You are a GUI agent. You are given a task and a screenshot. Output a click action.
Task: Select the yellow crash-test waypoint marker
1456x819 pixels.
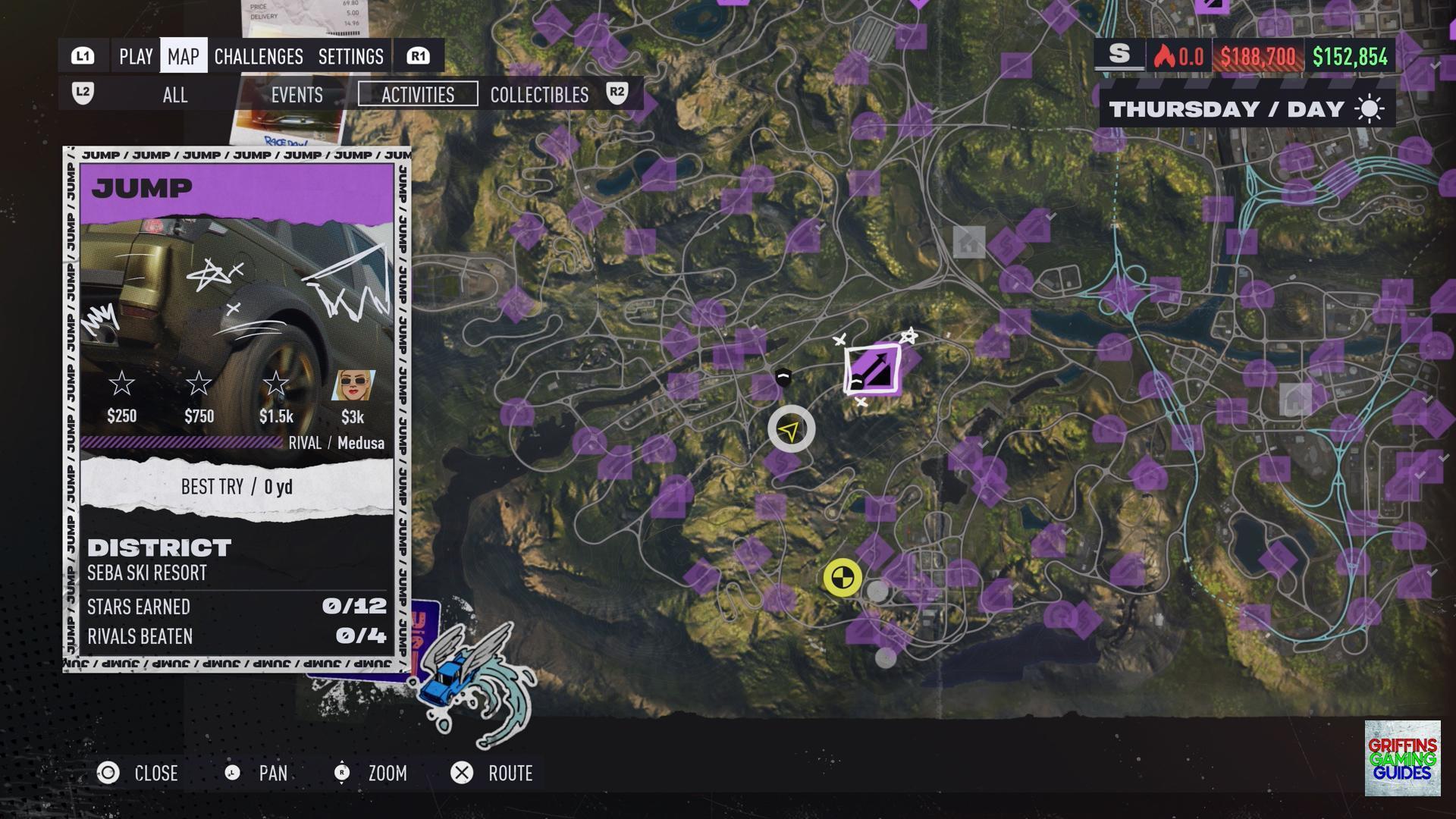pos(843,578)
